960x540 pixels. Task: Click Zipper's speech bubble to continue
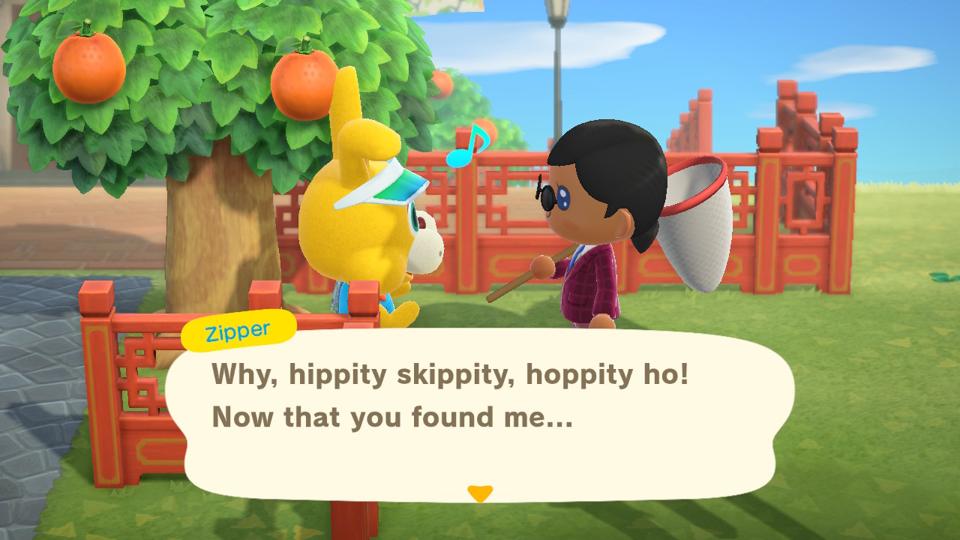[x=480, y=412]
